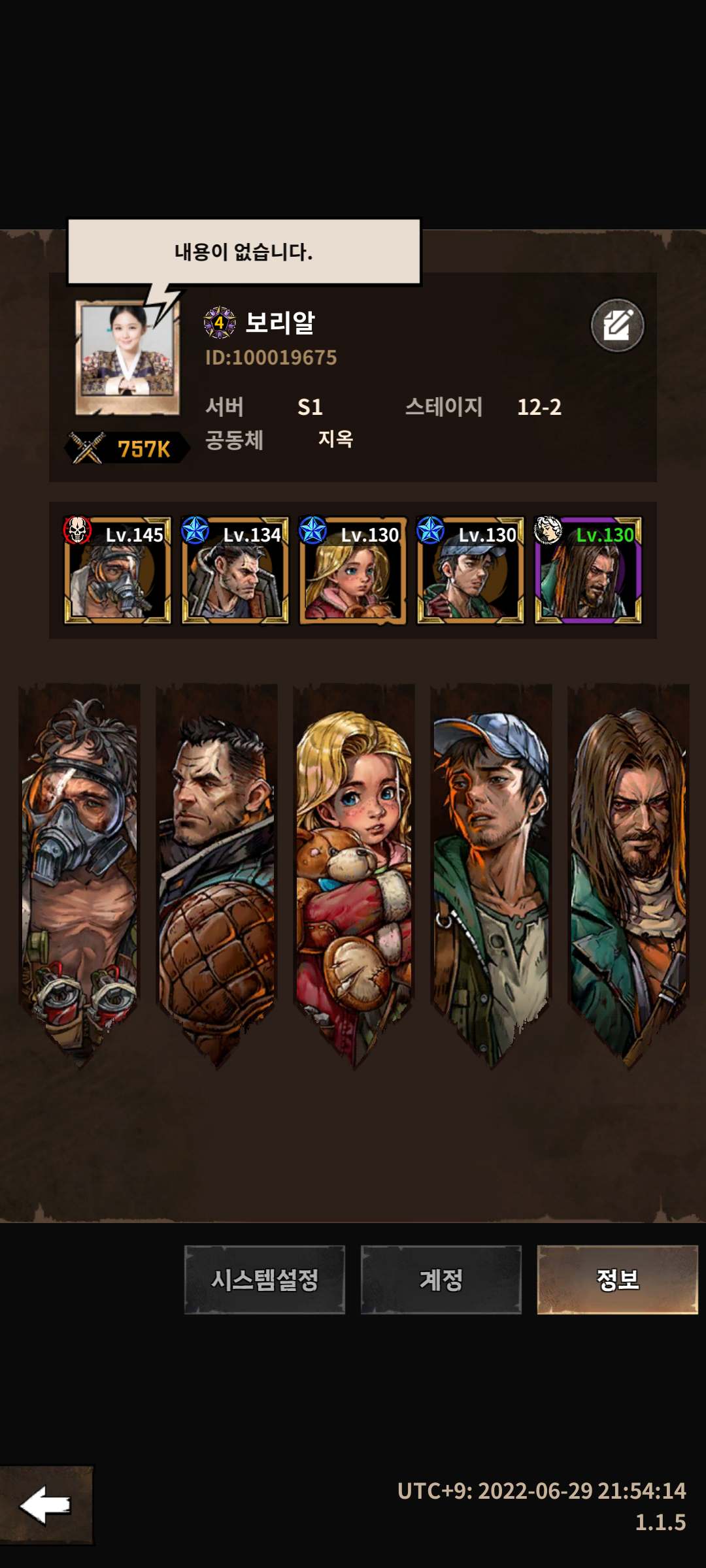Click the edit profile pencil button
Screen dimensions: 706x1568
617,325
